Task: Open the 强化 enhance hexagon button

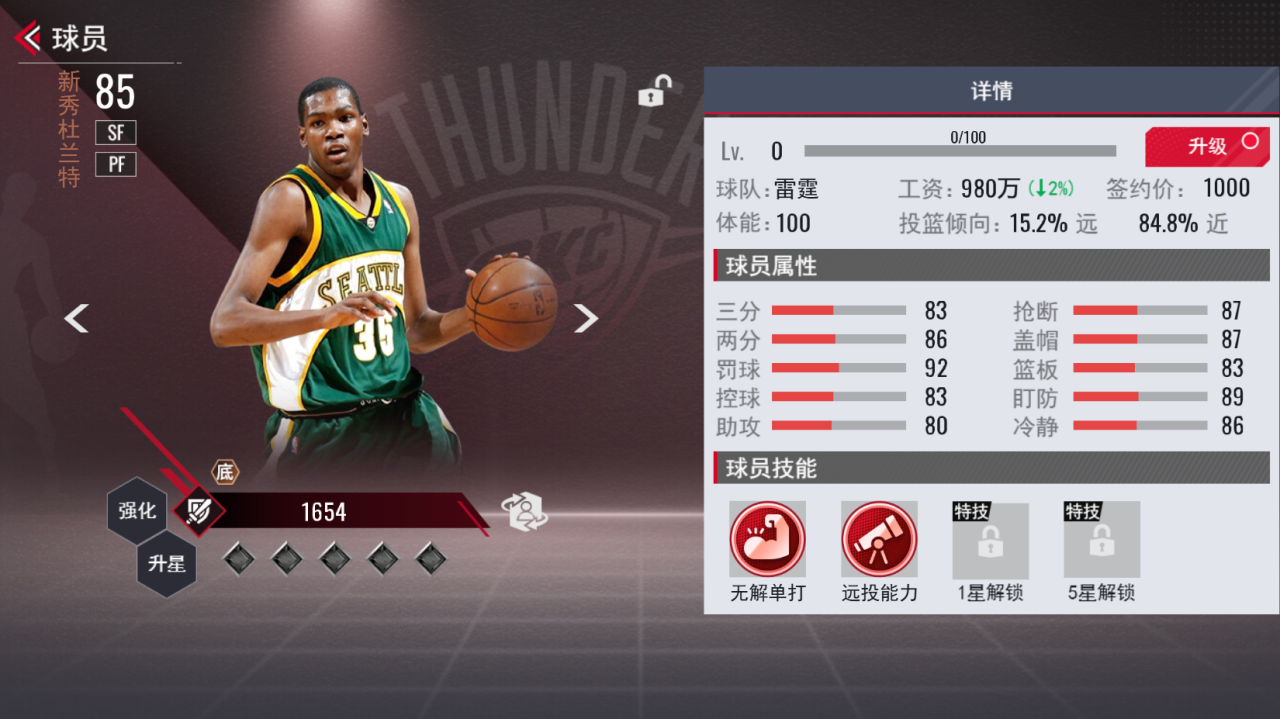Action: (138, 511)
